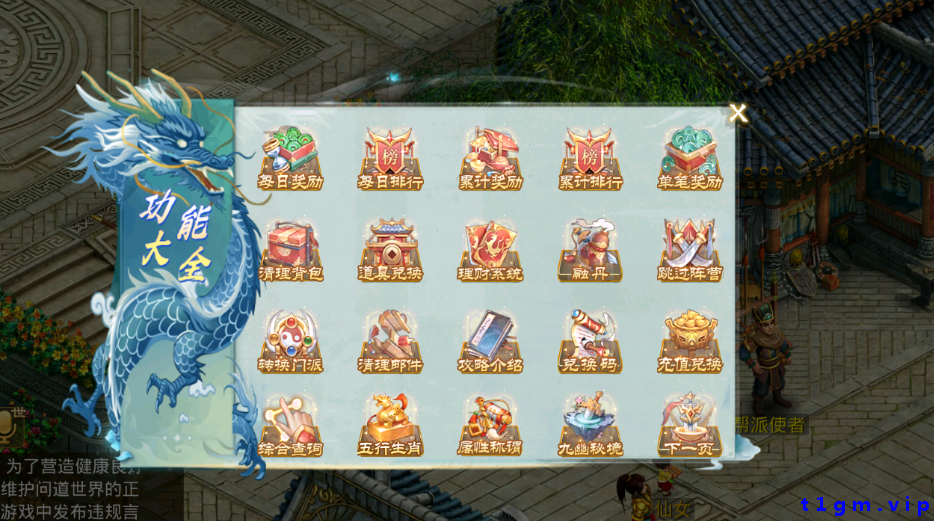Open the 单笔奖励 single-purchase rewards

coord(691,158)
